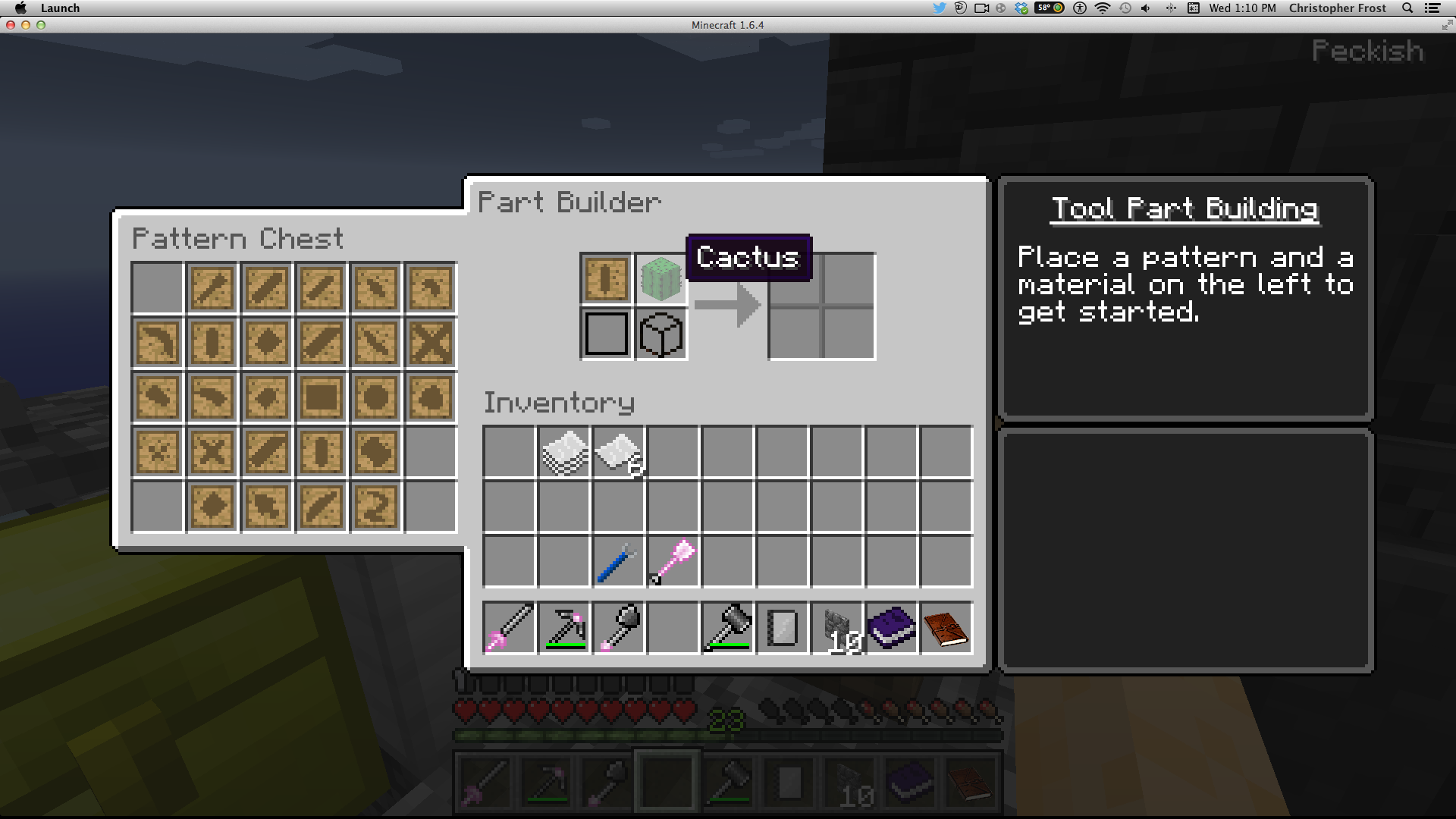1456x819 pixels.
Task: Choose the pattern shaped like a 2
Action: 375,506
